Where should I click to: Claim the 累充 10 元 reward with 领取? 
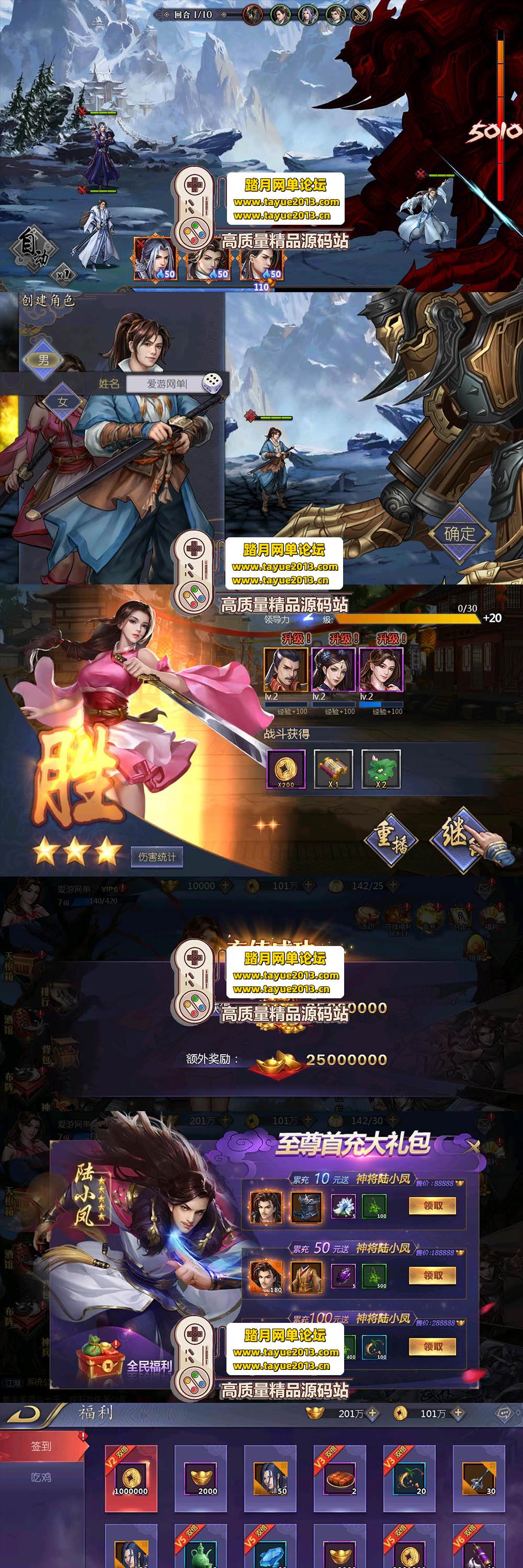pyautogui.click(x=433, y=1206)
